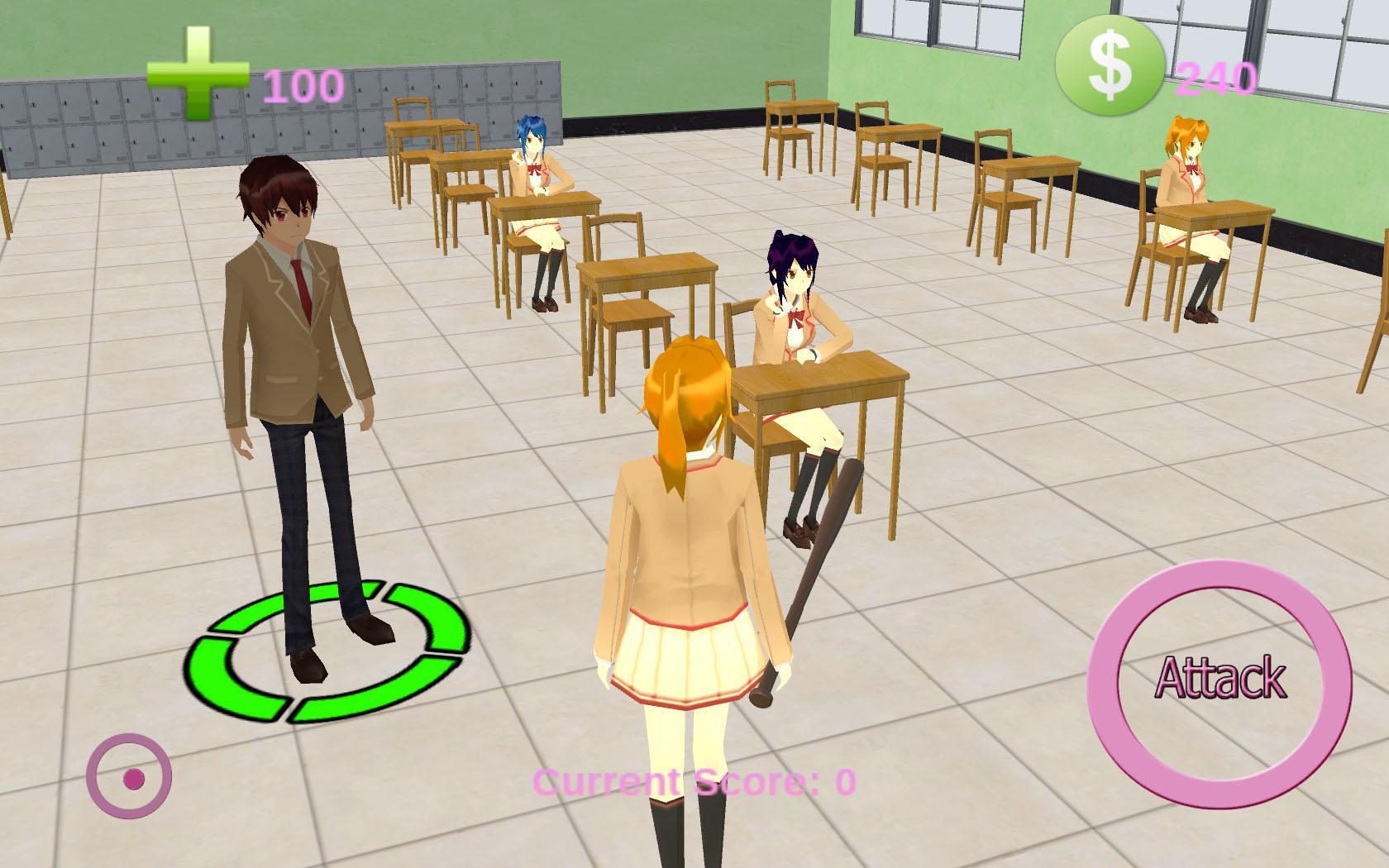Image resolution: width=1389 pixels, height=868 pixels.
Task: Click the pink movement joystick dot
Action: click(x=135, y=778)
